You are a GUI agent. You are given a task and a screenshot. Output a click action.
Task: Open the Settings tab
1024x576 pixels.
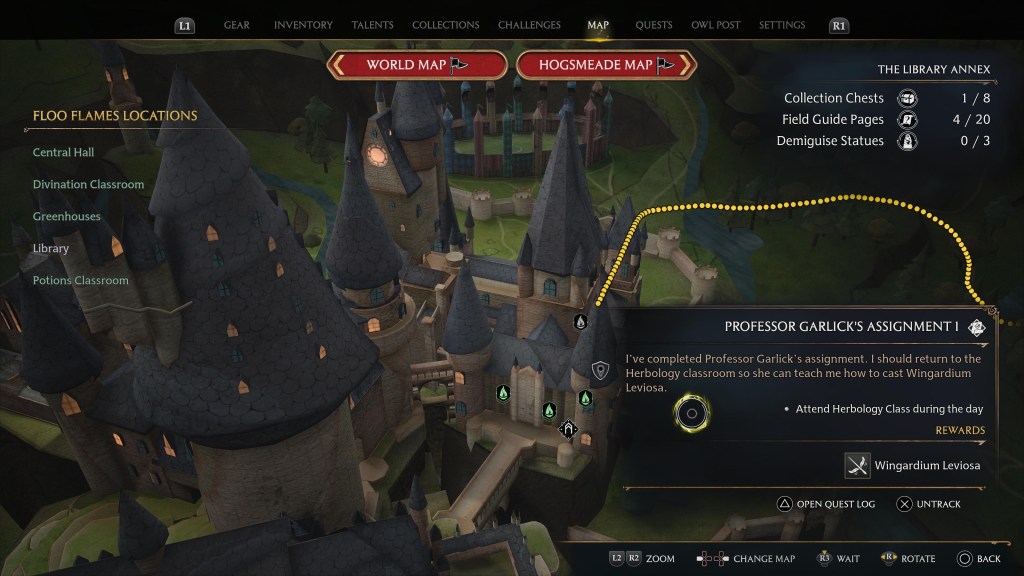click(782, 25)
